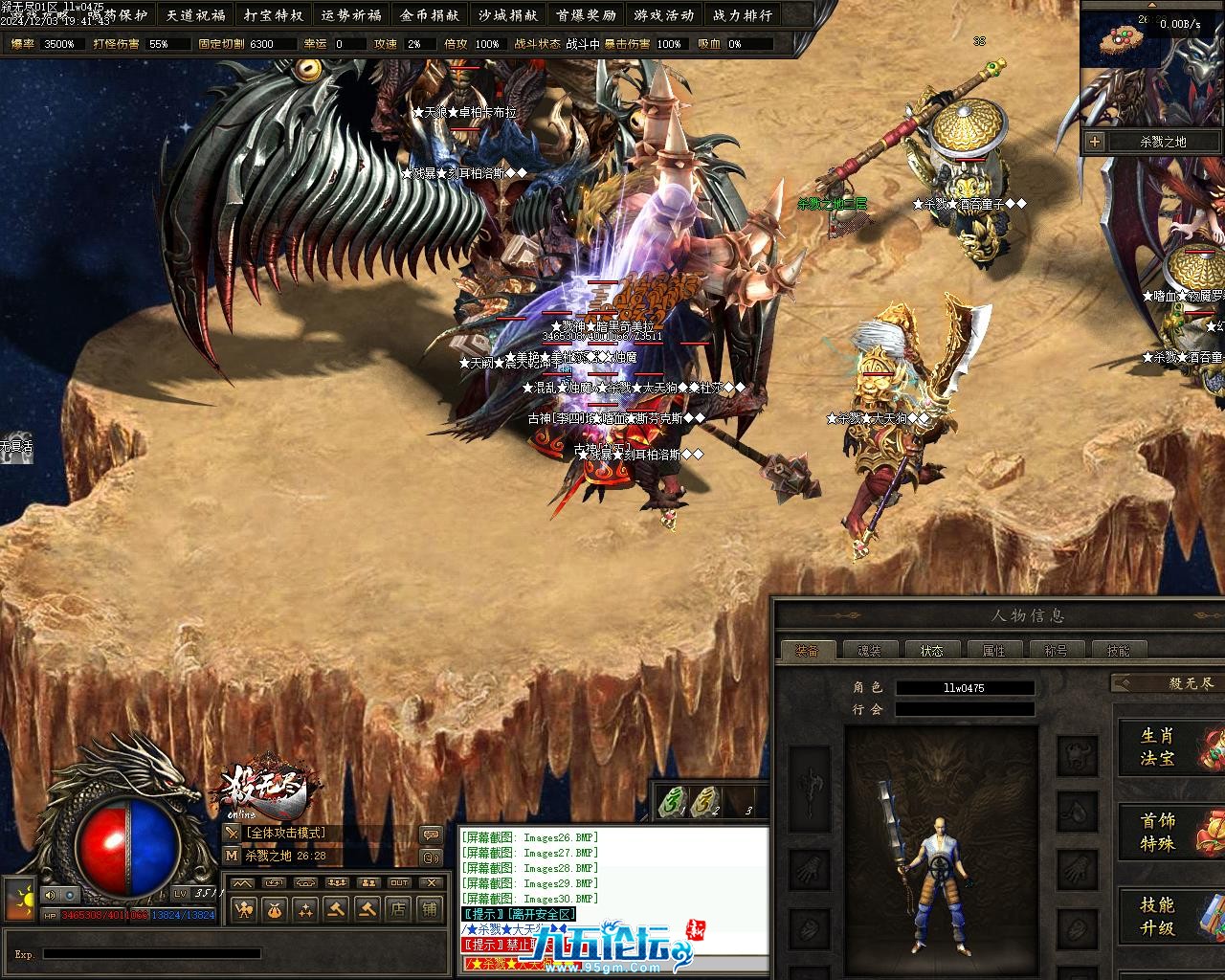Toggle the sound speaker icon
The height and width of the screenshot is (980, 1225).
tap(48, 895)
